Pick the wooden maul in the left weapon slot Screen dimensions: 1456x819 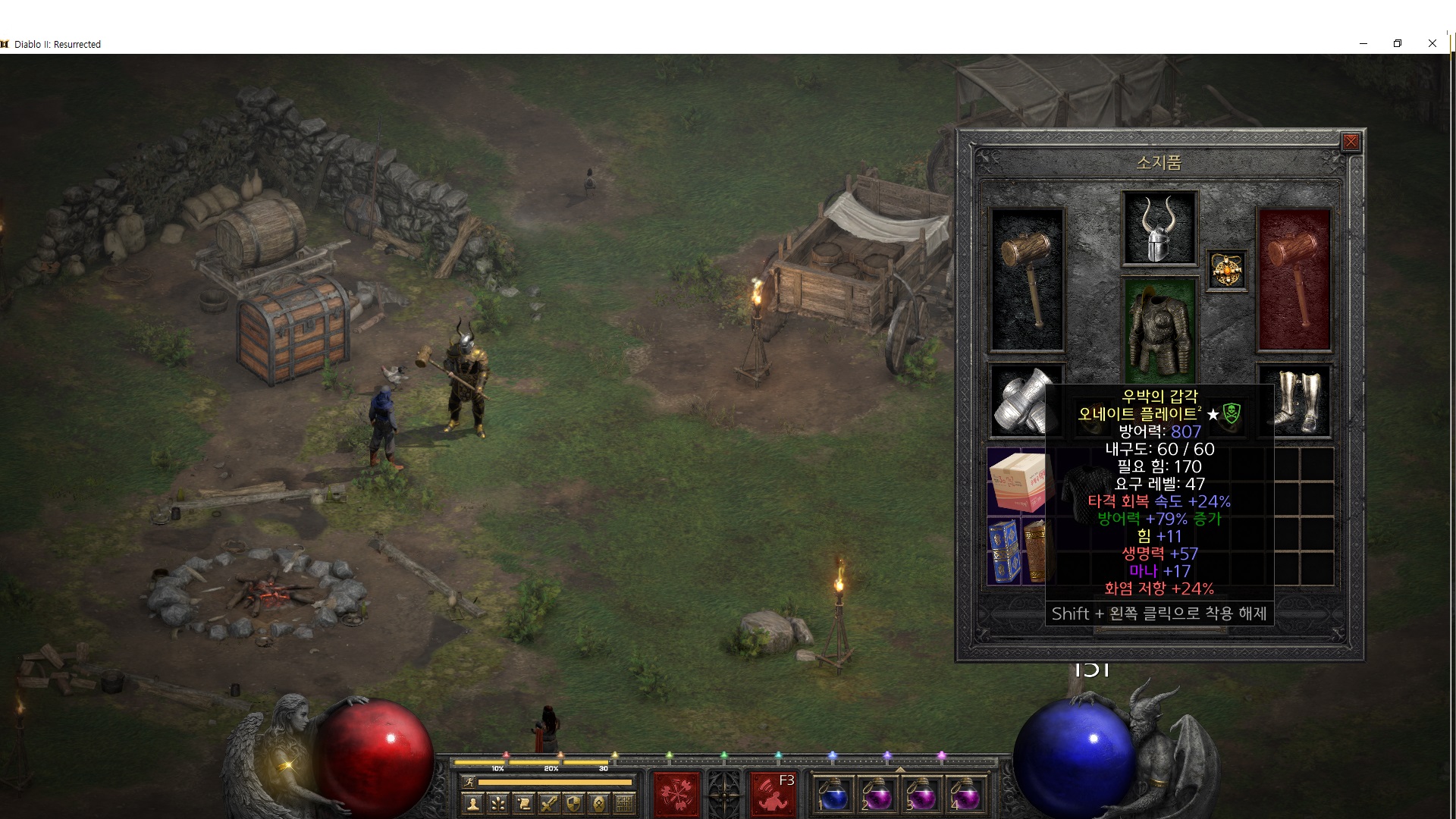point(1027,279)
